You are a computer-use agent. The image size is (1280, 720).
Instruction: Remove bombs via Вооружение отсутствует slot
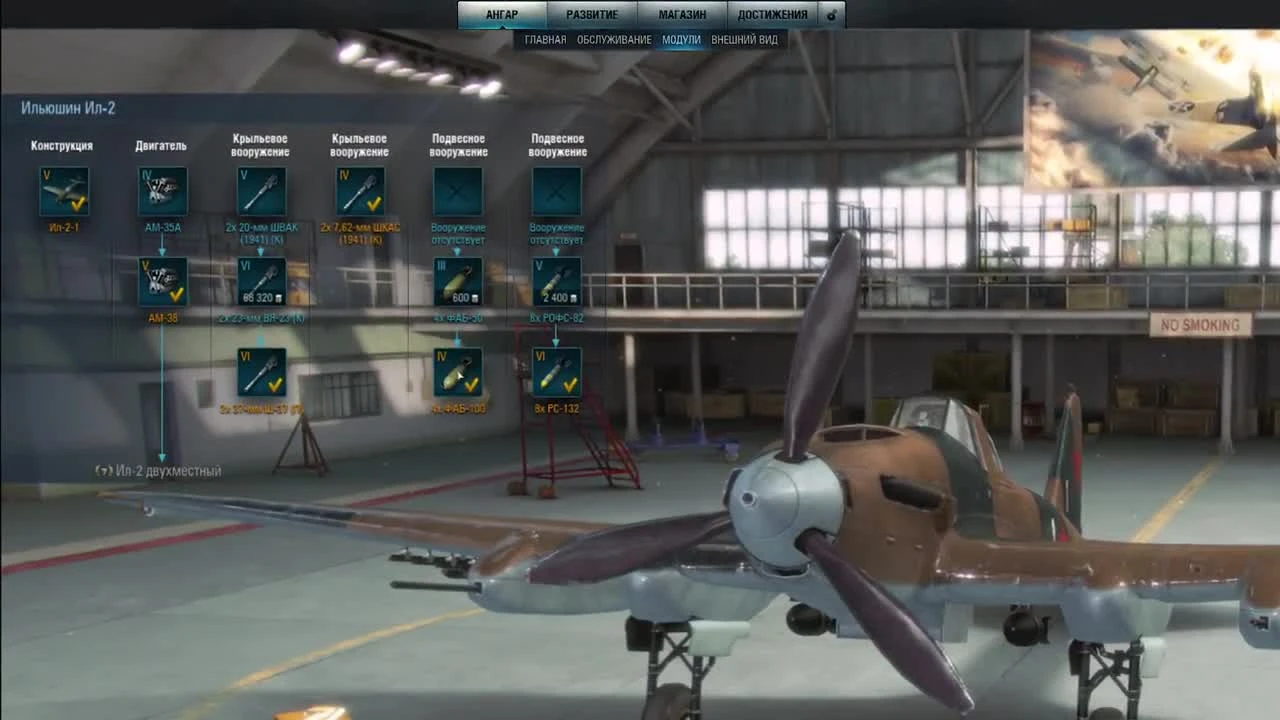pyautogui.click(x=458, y=190)
